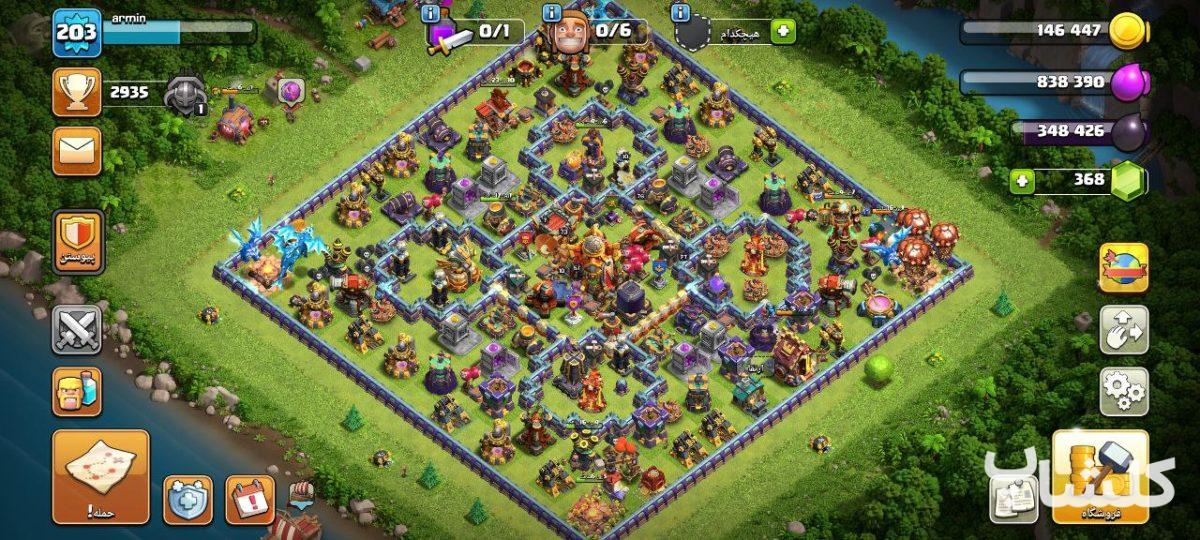Open the globe with red ribbon button

pos(1123,267)
